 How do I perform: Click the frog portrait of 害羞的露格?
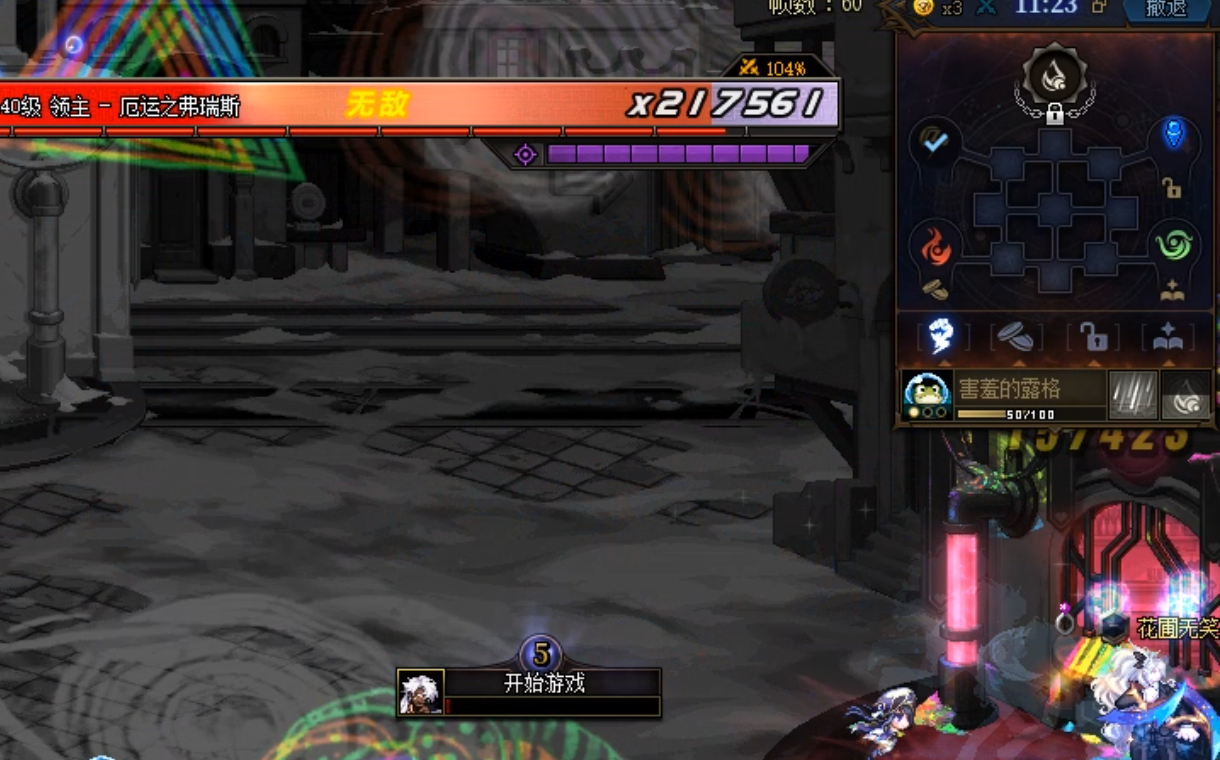[927, 394]
